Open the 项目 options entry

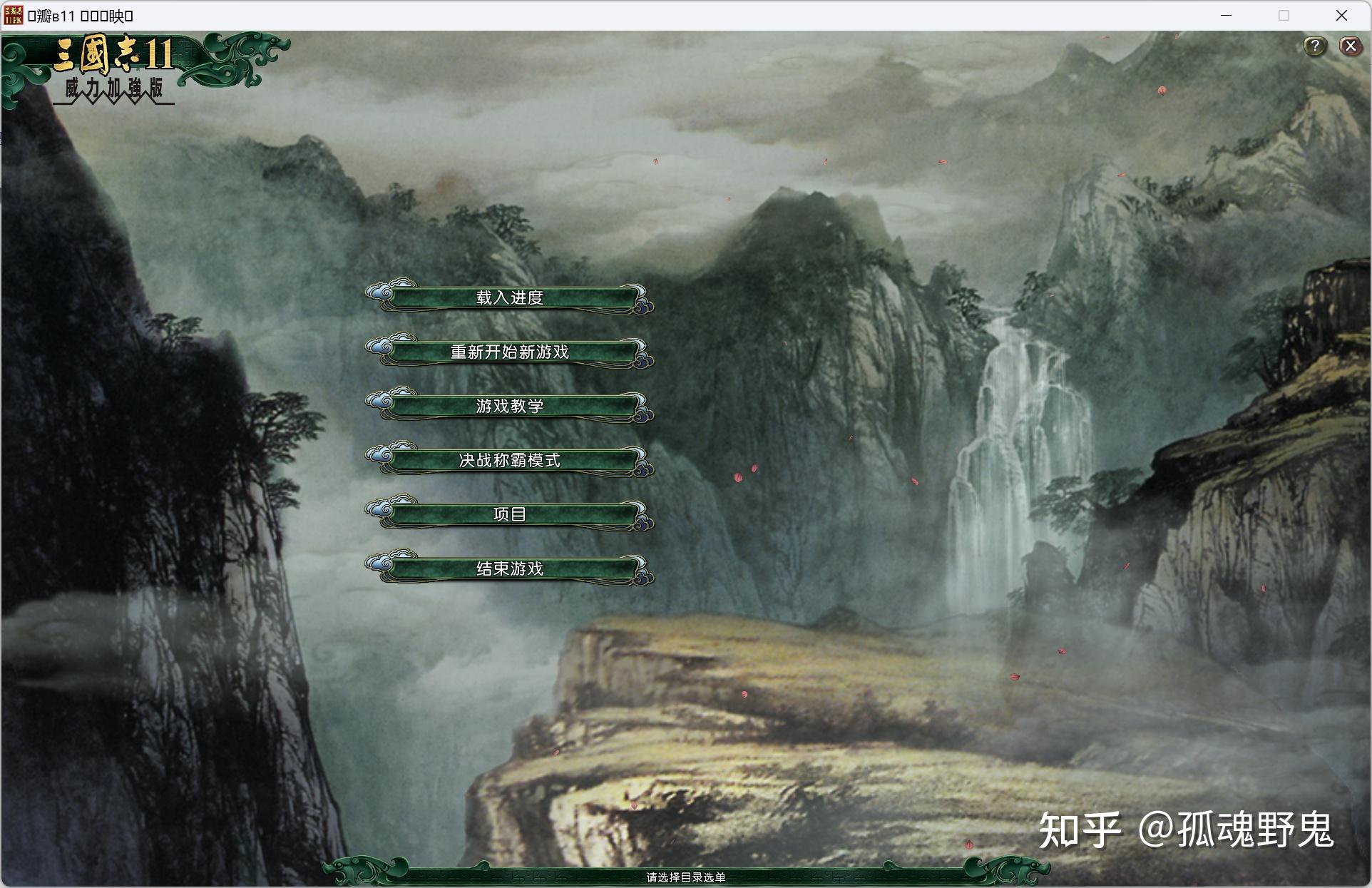(x=510, y=514)
